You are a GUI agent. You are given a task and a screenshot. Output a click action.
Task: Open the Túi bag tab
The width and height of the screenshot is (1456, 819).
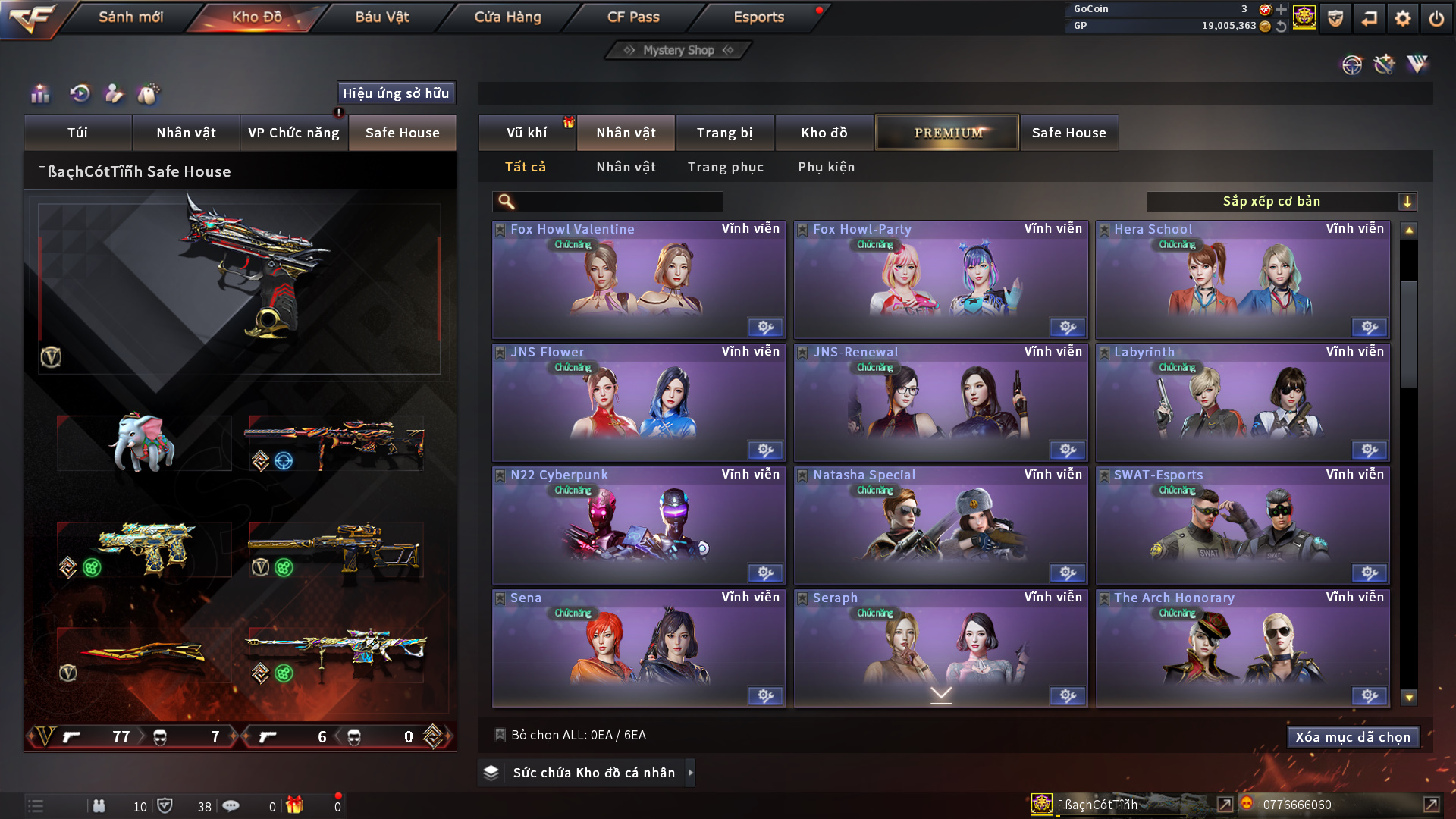(77, 133)
